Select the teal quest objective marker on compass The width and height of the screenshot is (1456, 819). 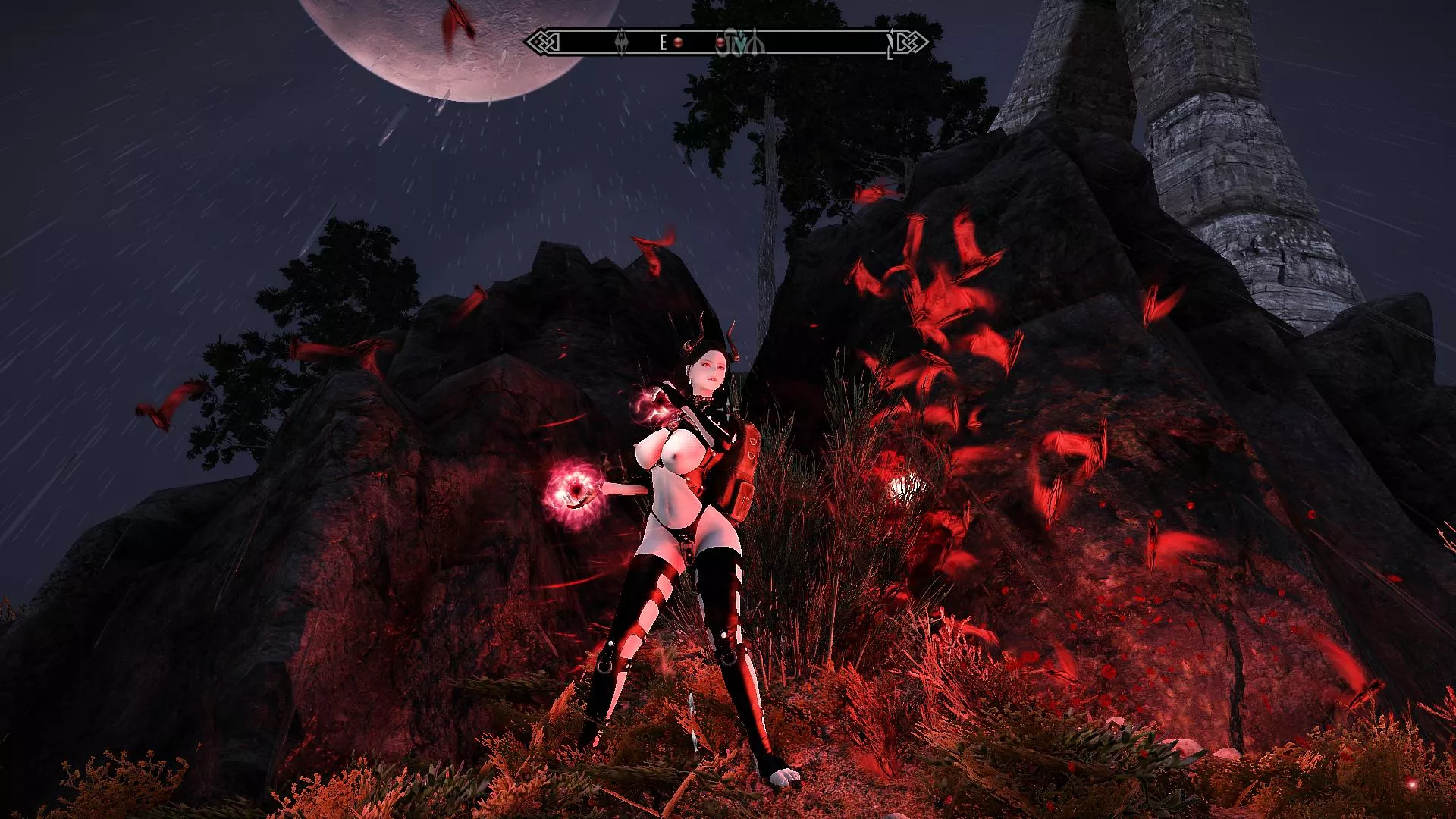pyautogui.click(x=741, y=43)
